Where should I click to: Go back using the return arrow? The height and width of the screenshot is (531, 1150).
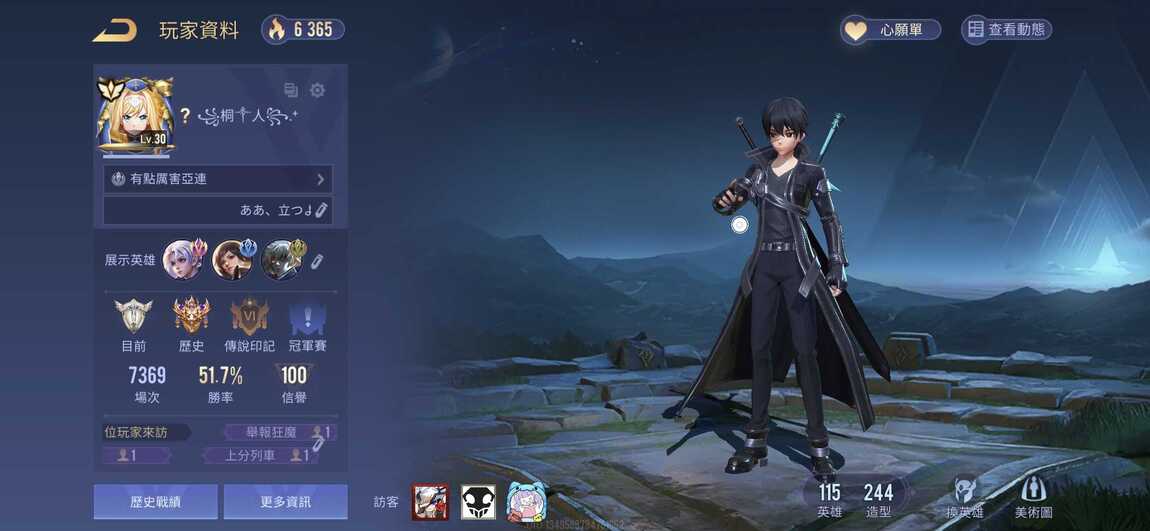pos(115,30)
